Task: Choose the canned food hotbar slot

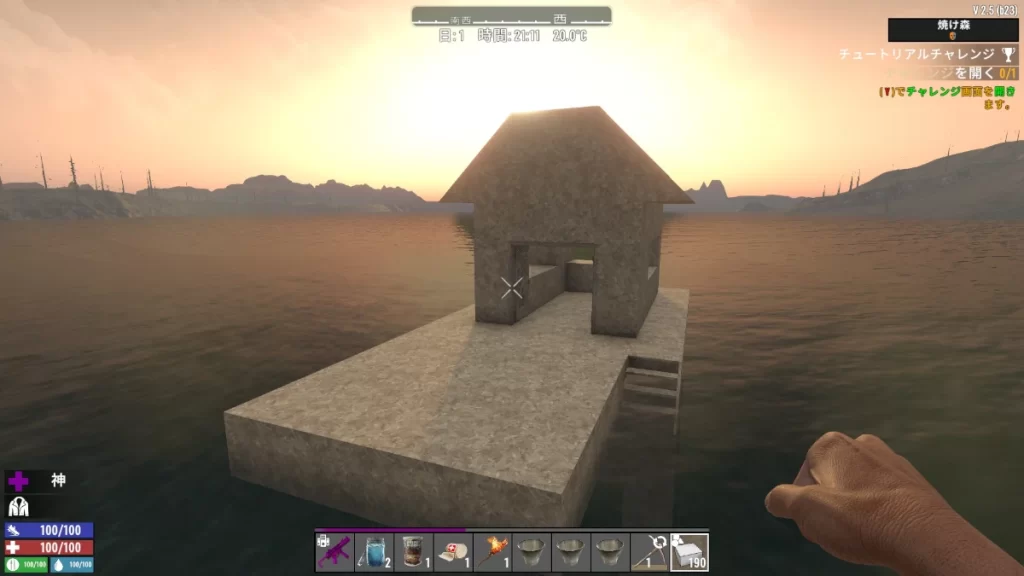Action: tap(413, 552)
